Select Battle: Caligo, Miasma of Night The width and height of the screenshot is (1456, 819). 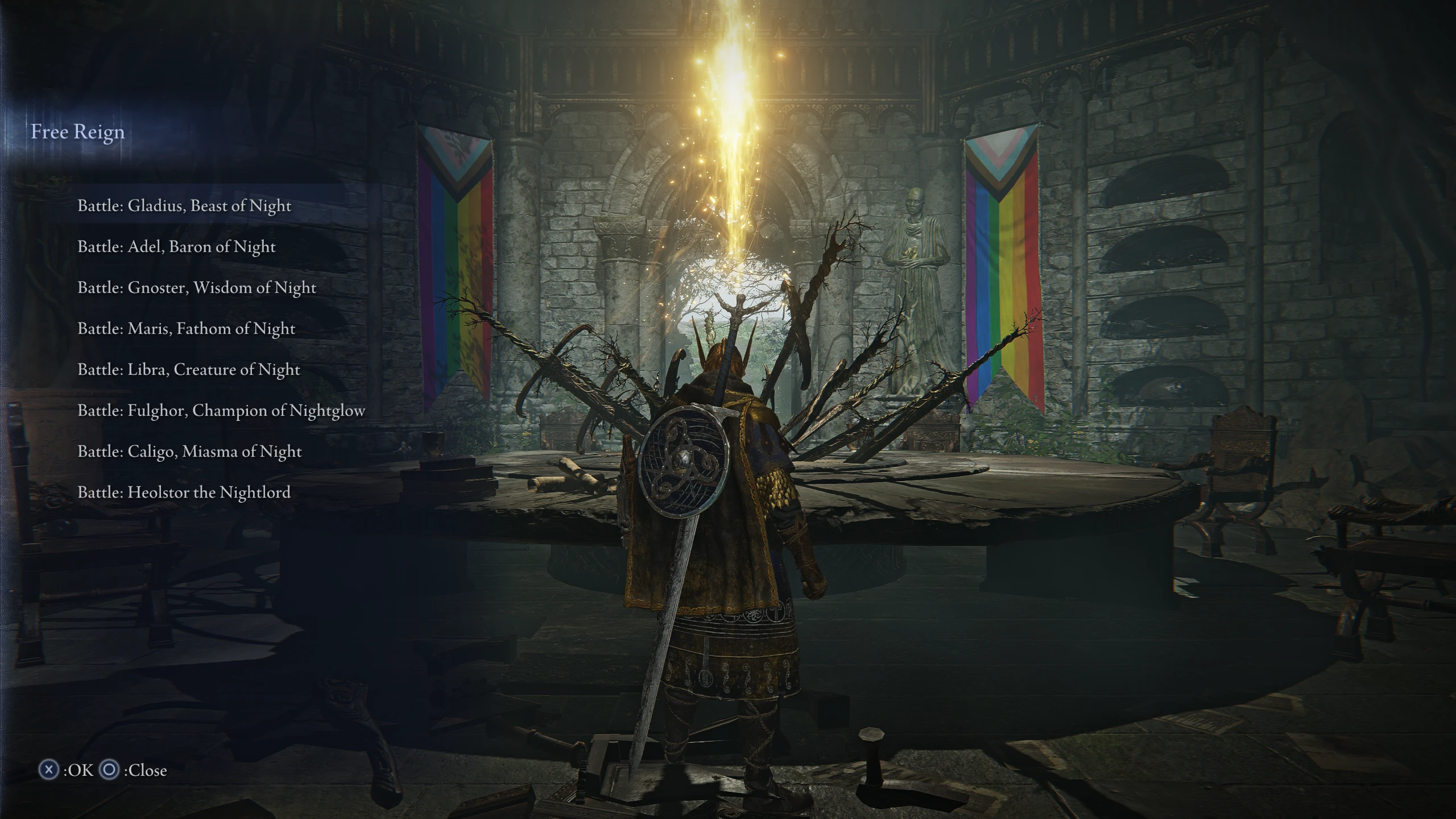click(x=189, y=451)
